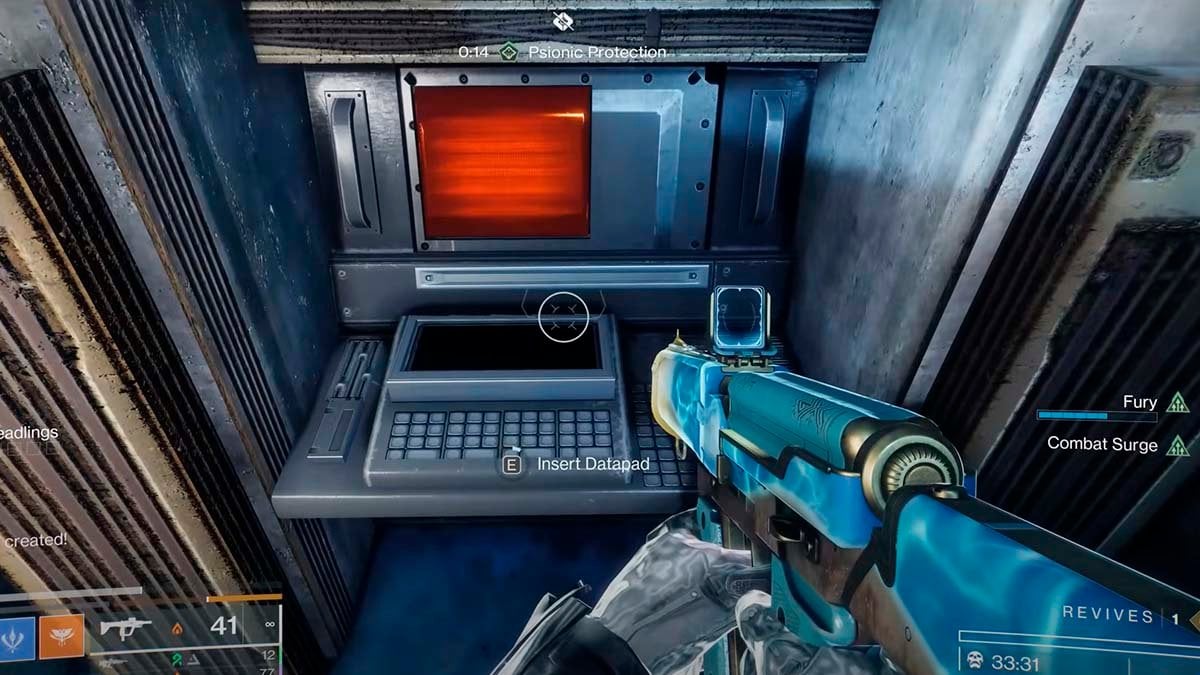This screenshot has width=1200, height=675.
Task: Select the Psionic Protection buff icon
Action: (510, 51)
